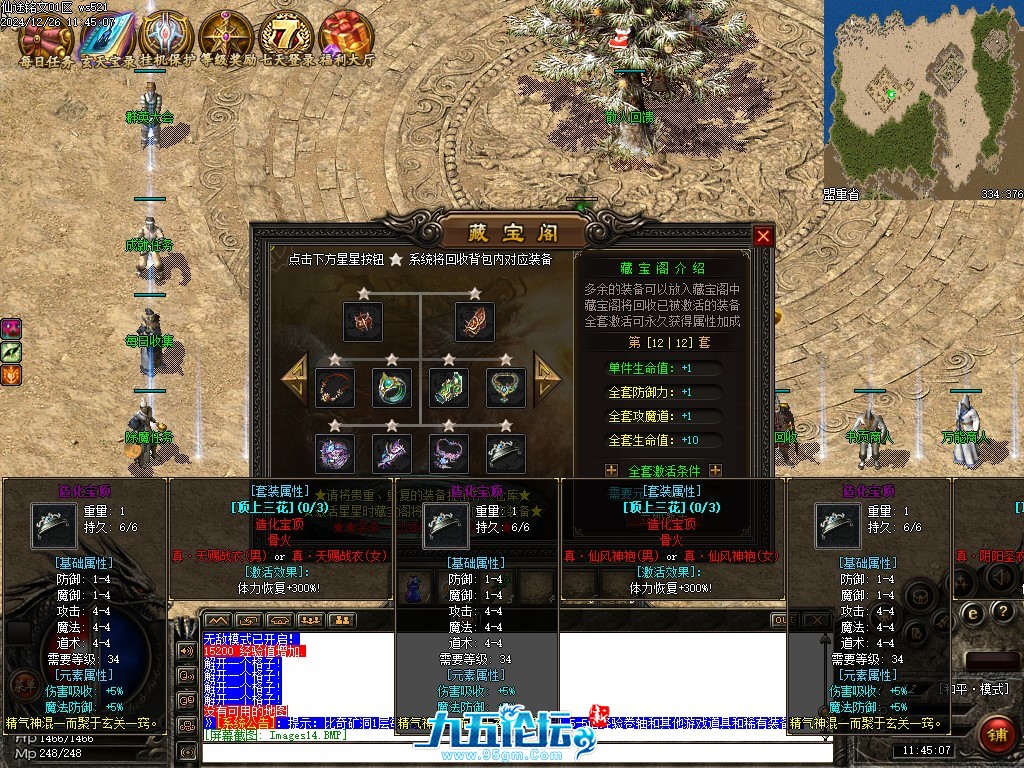Select the green ring equipment slot
The image size is (1024, 768).
point(391,387)
